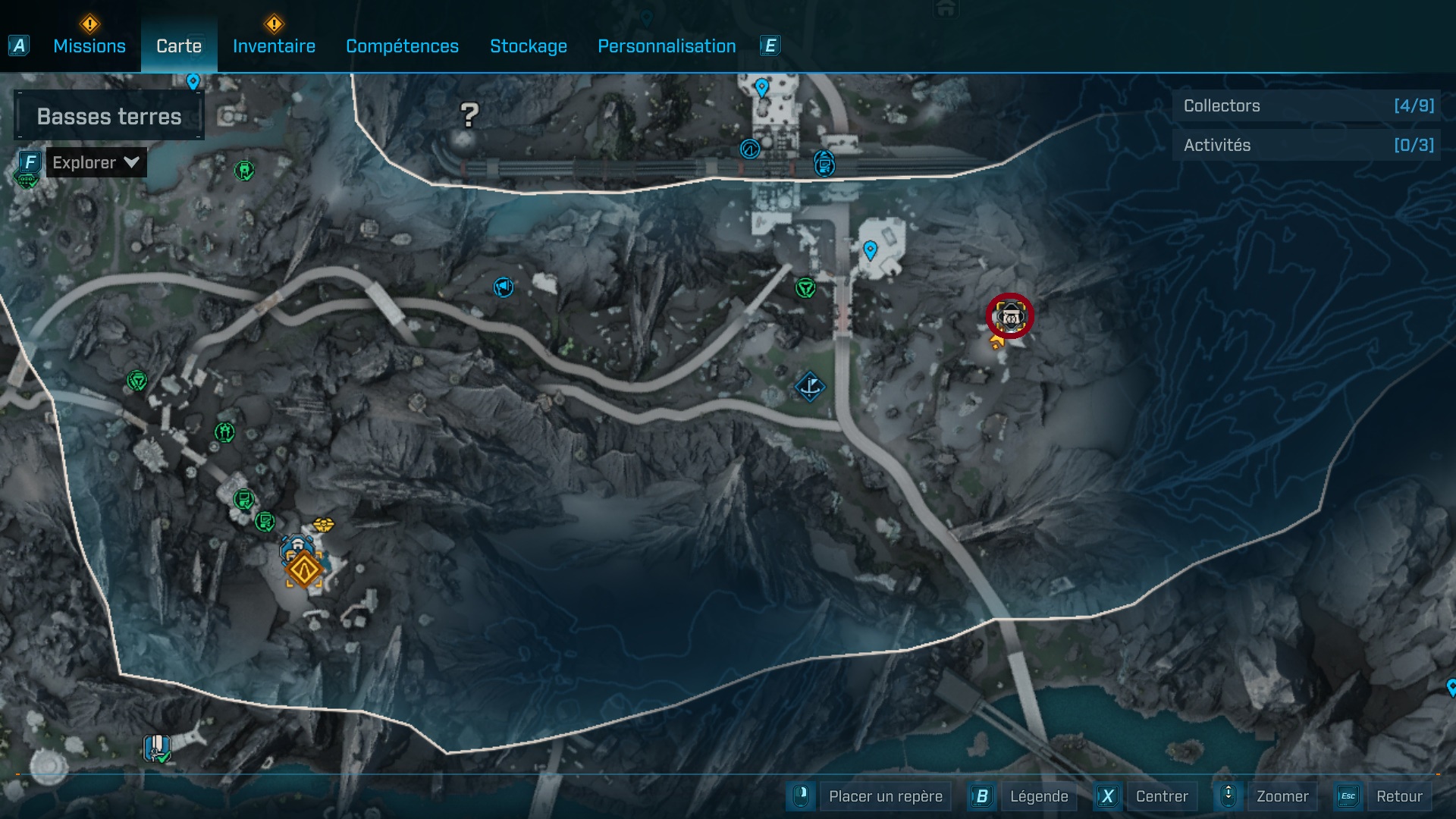This screenshot has height=819, width=1456.
Task: Switch to the Stockage tab
Action: click(x=529, y=46)
